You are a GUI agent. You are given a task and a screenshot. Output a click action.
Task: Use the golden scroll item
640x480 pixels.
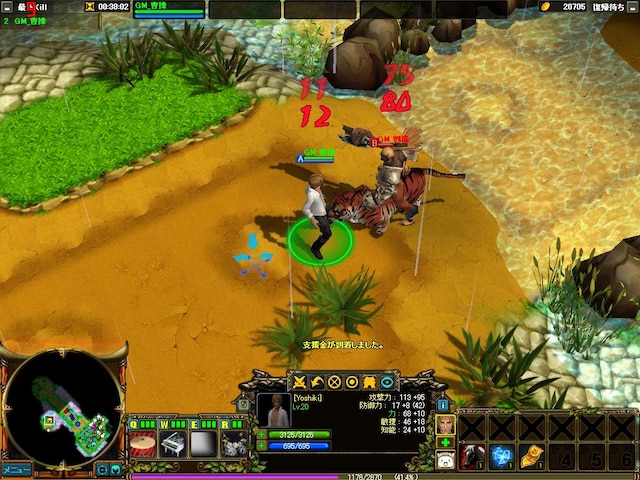click(x=531, y=457)
